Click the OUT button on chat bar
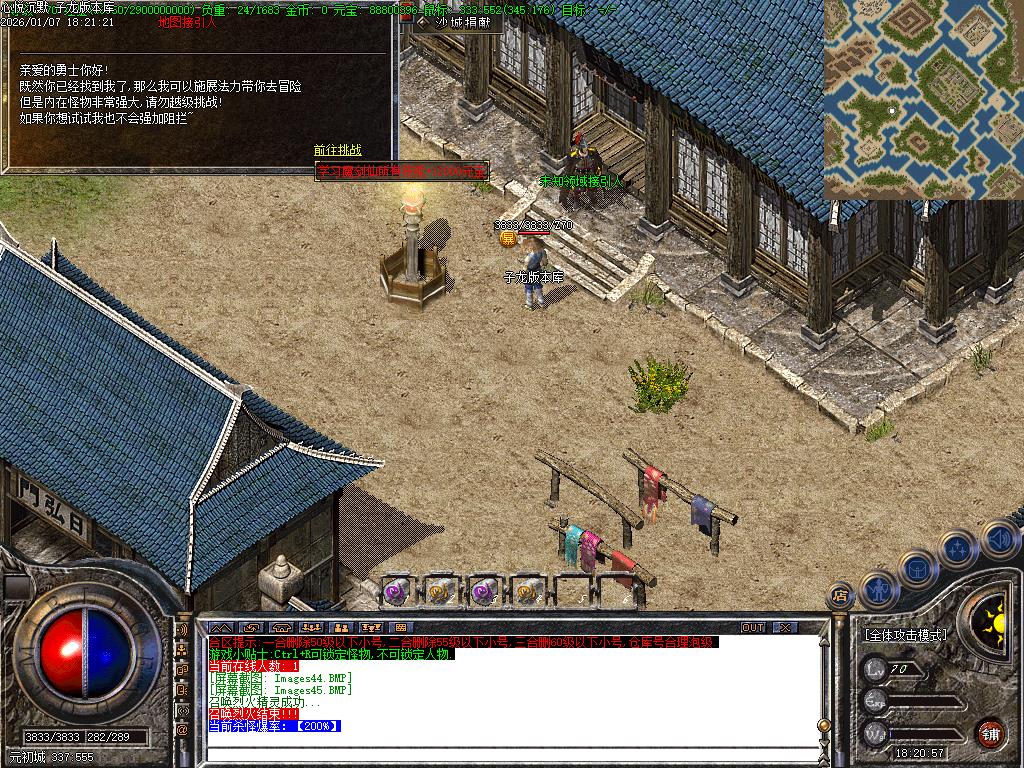The height and width of the screenshot is (768, 1024). click(x=752, y=627)
